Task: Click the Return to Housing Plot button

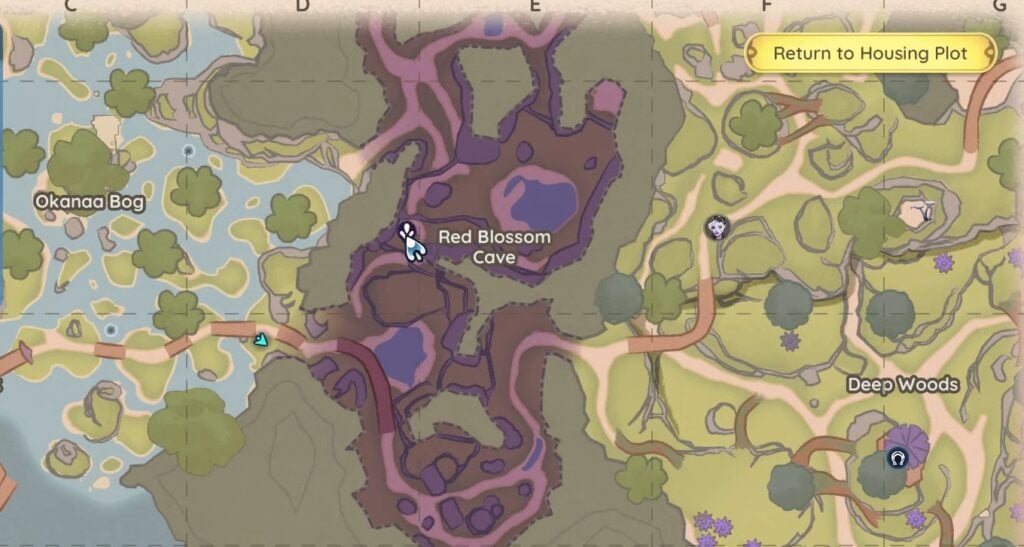Action: tap(870, 53)
